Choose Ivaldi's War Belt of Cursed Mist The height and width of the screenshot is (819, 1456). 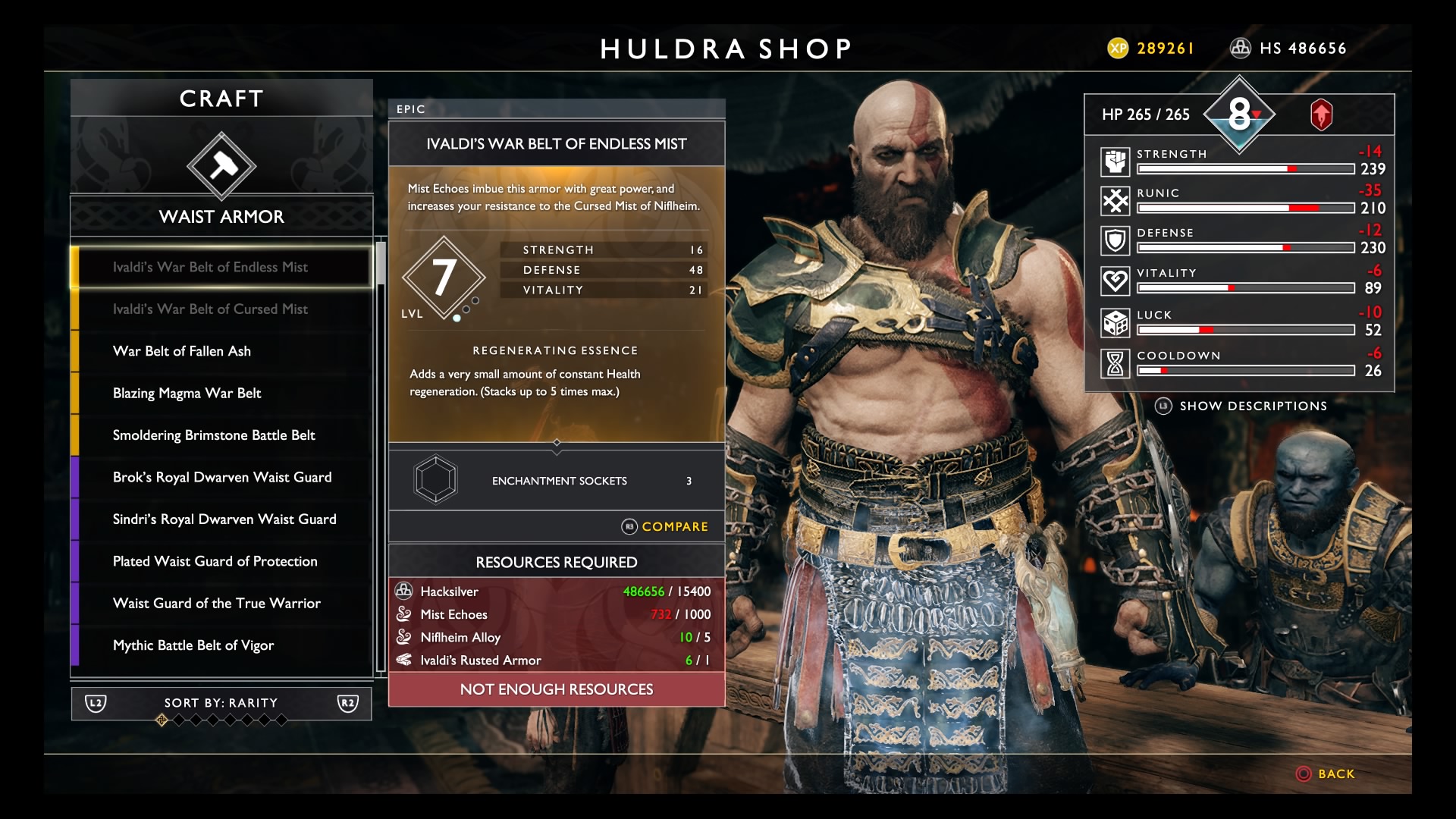click(221, 309)
